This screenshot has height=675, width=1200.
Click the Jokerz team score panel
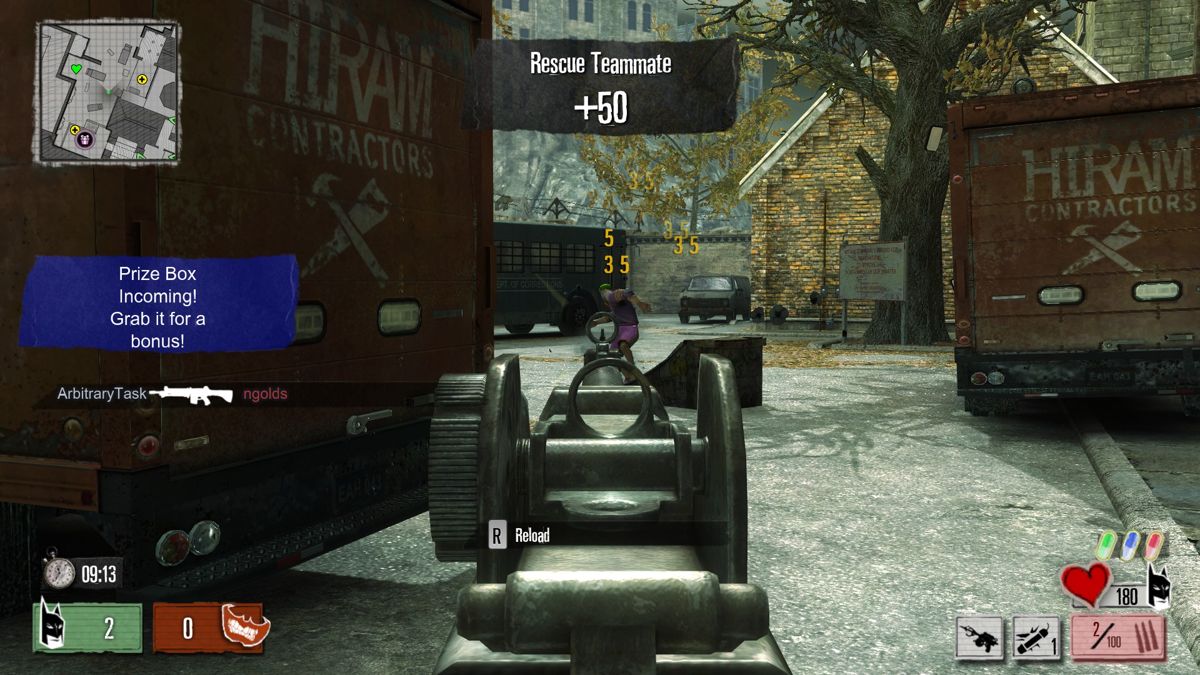[x=208, y=628]
